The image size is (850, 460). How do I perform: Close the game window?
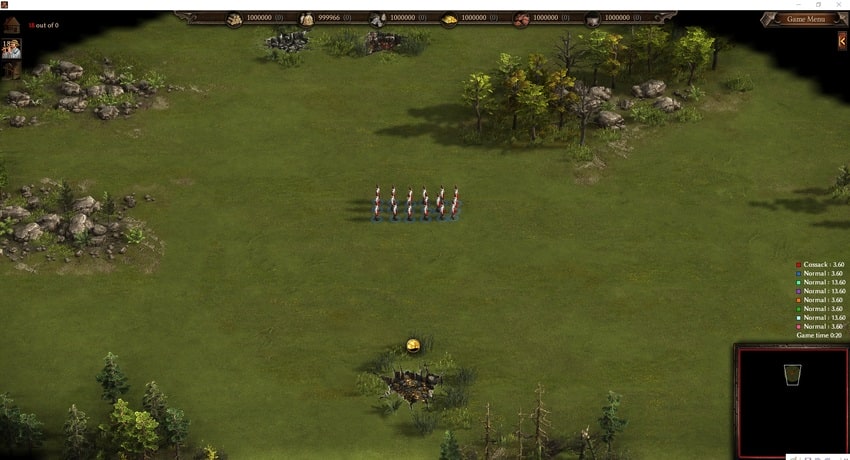840,5
